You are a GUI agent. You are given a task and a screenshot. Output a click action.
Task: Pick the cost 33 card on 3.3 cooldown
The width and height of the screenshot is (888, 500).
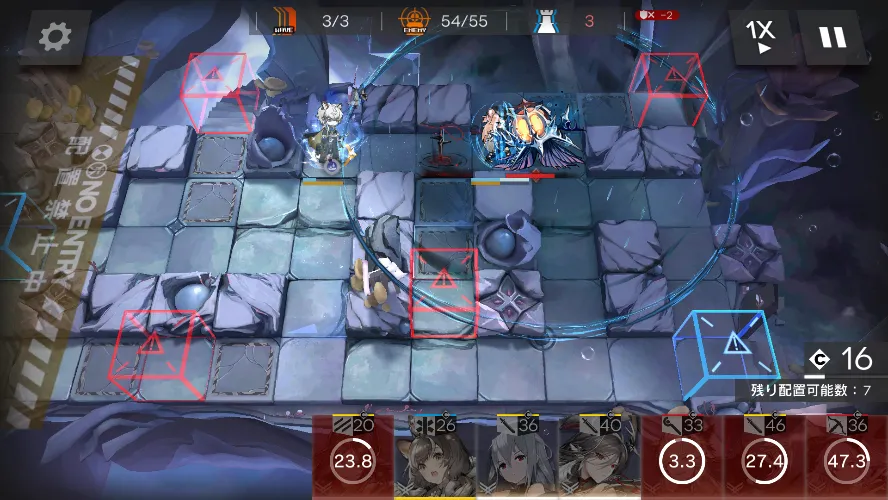[x=682, y=458]
